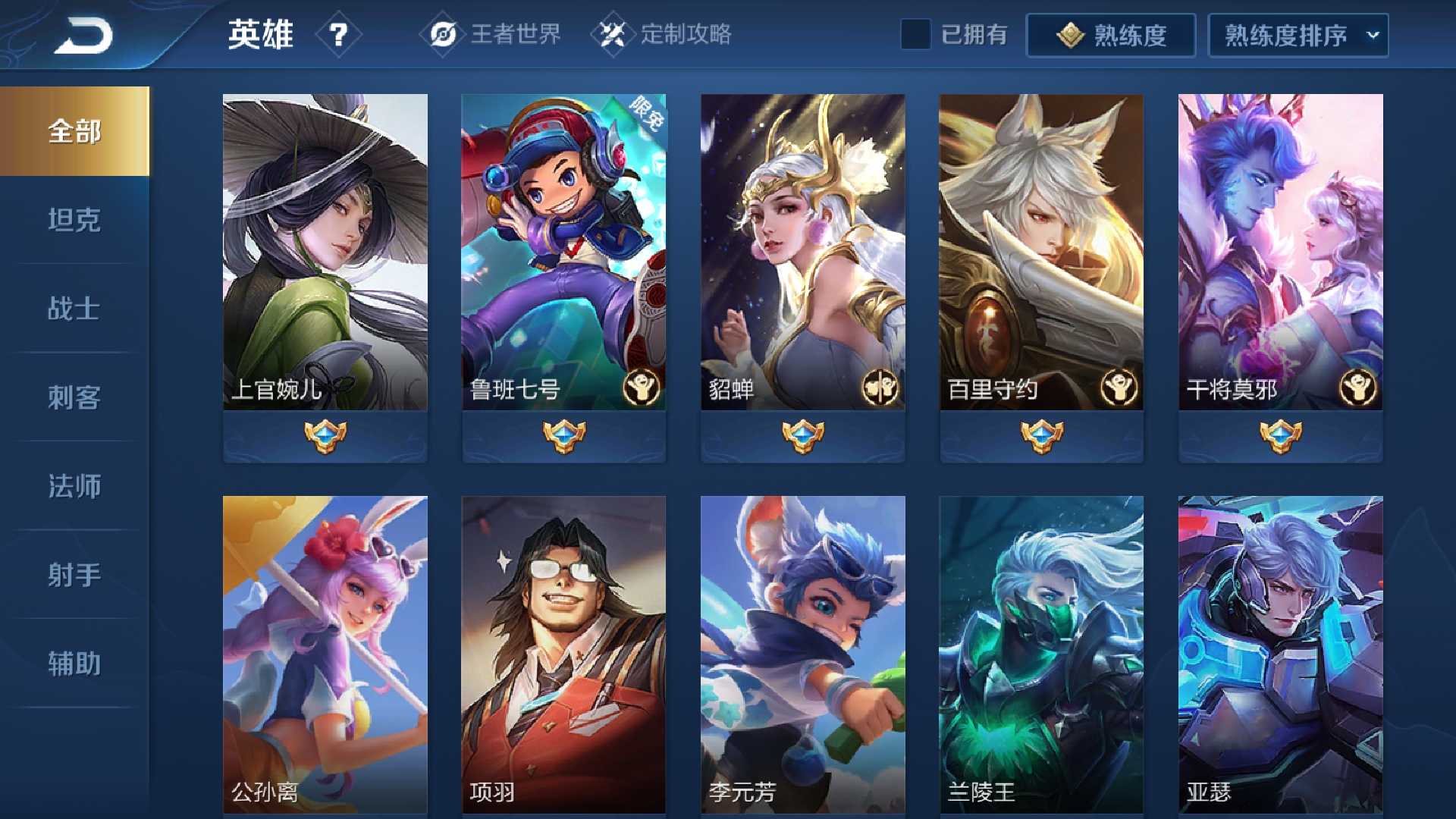
Task: Click the gold badge on 鲁班七号's card
Action: click(x=639, y=386)
